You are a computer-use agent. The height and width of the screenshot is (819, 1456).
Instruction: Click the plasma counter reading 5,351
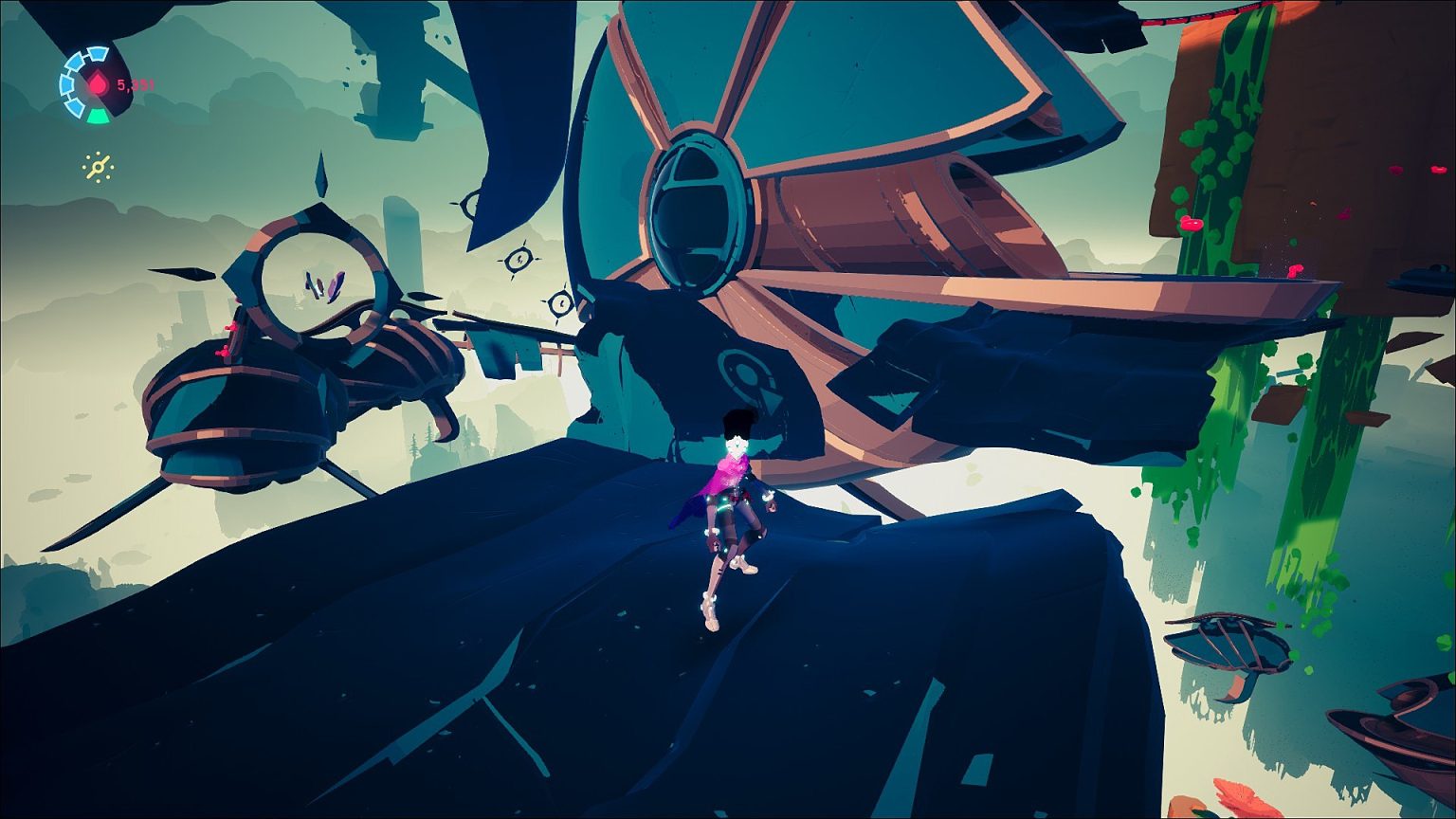[x=136, y=85]
